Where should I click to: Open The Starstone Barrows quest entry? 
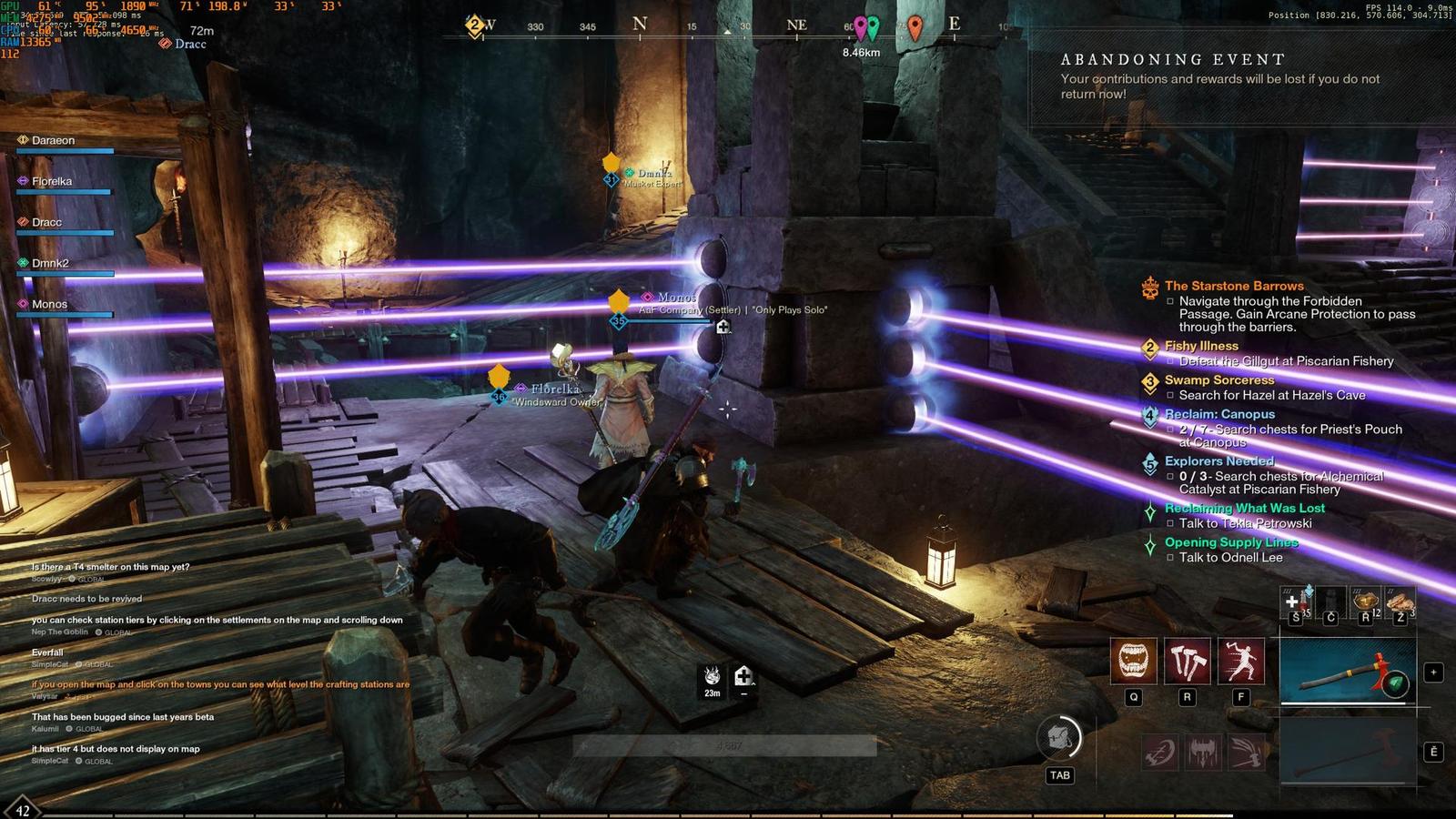pos(1233,286)
